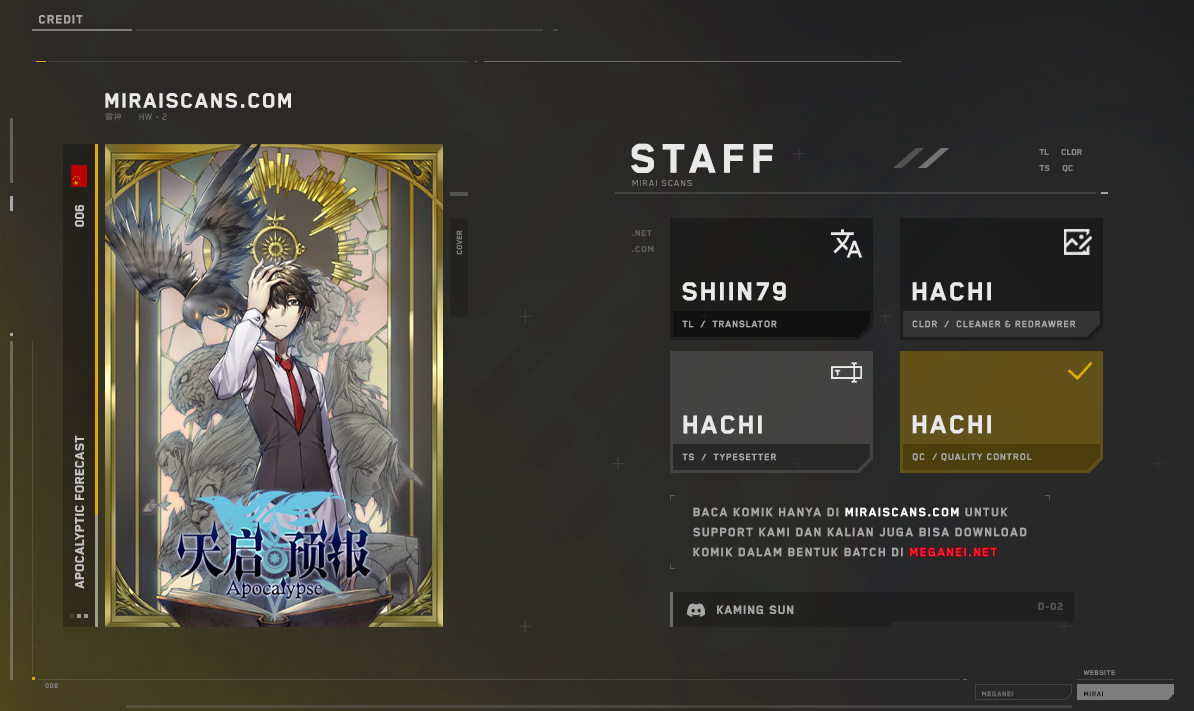This screenshot has height=711, width=1194.
Task: Click the text-box icon on the typesetter card
Action: point(846,373)
